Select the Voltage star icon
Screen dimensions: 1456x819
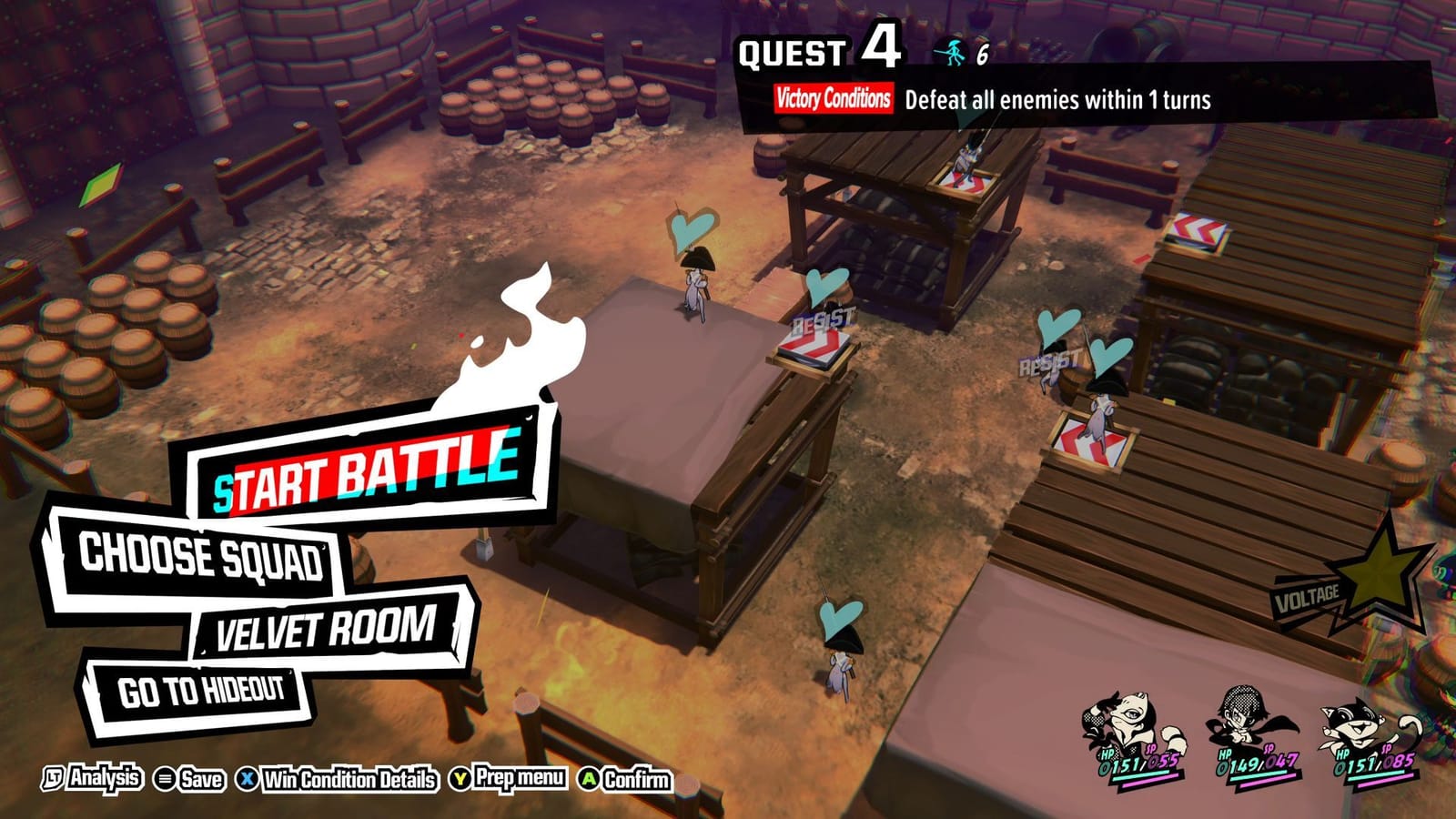click(1380, 569)
